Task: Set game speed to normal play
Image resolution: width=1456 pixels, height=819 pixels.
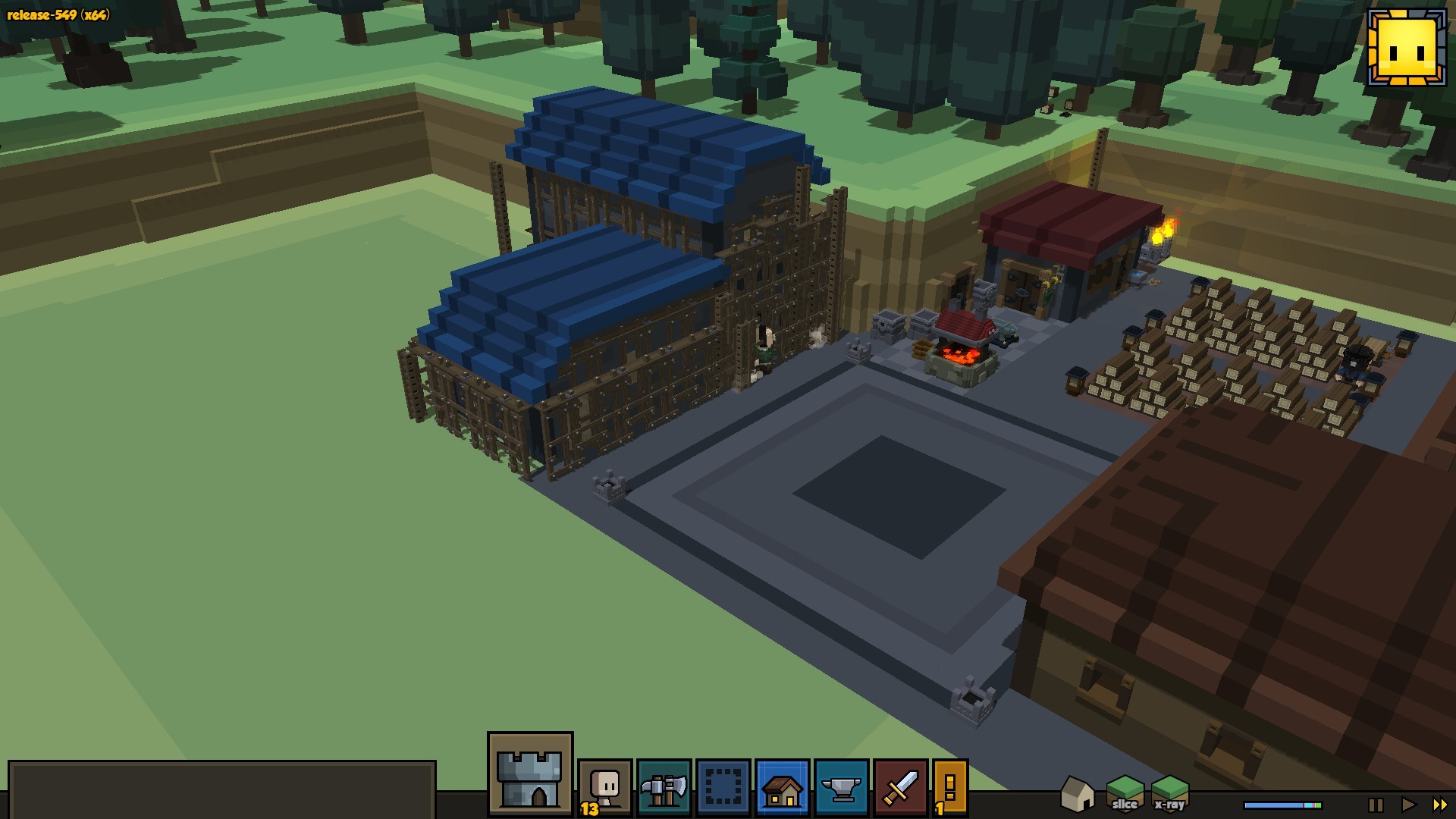Action: 1408,805
